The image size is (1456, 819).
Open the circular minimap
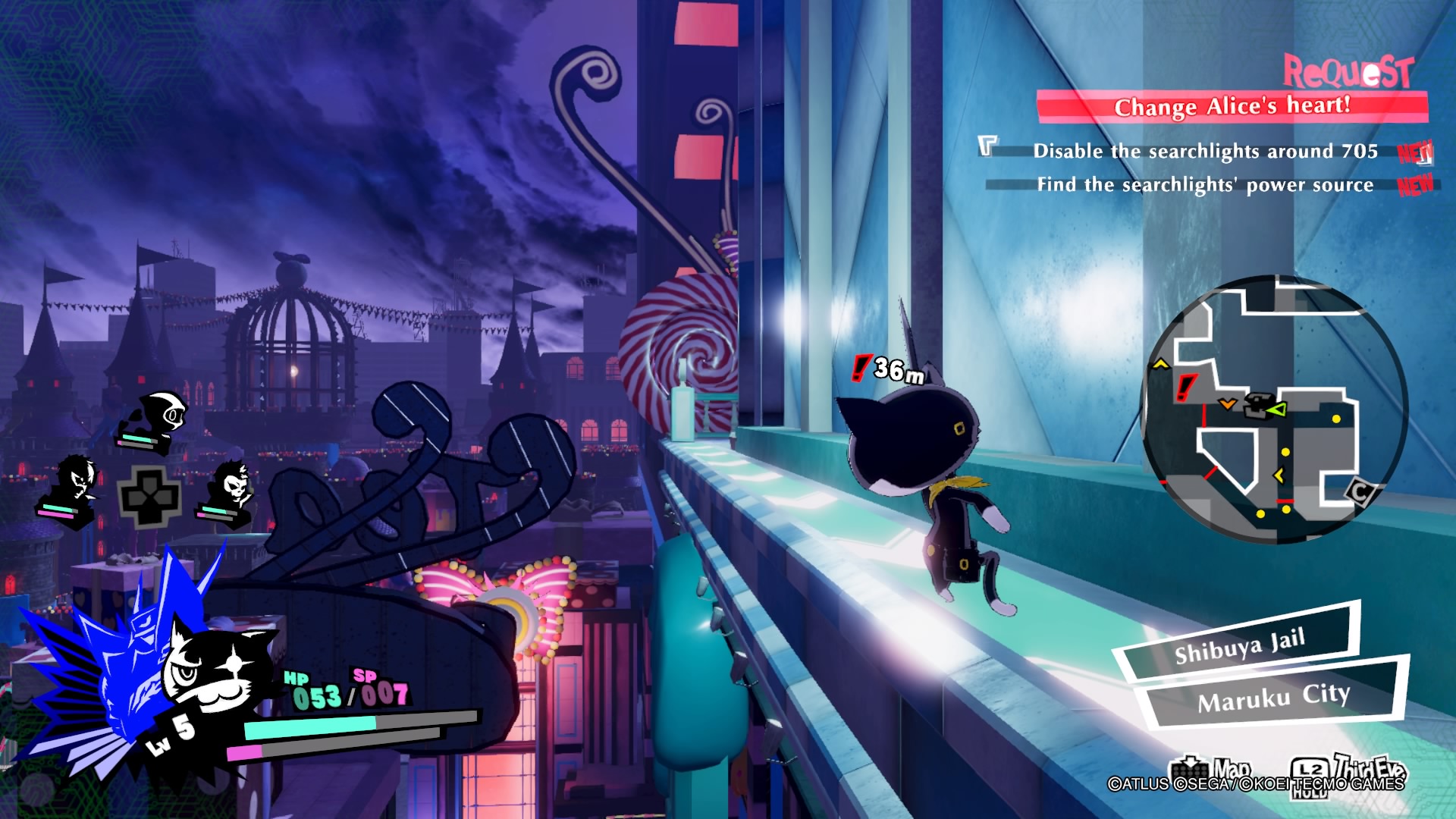click(1275, 409)
